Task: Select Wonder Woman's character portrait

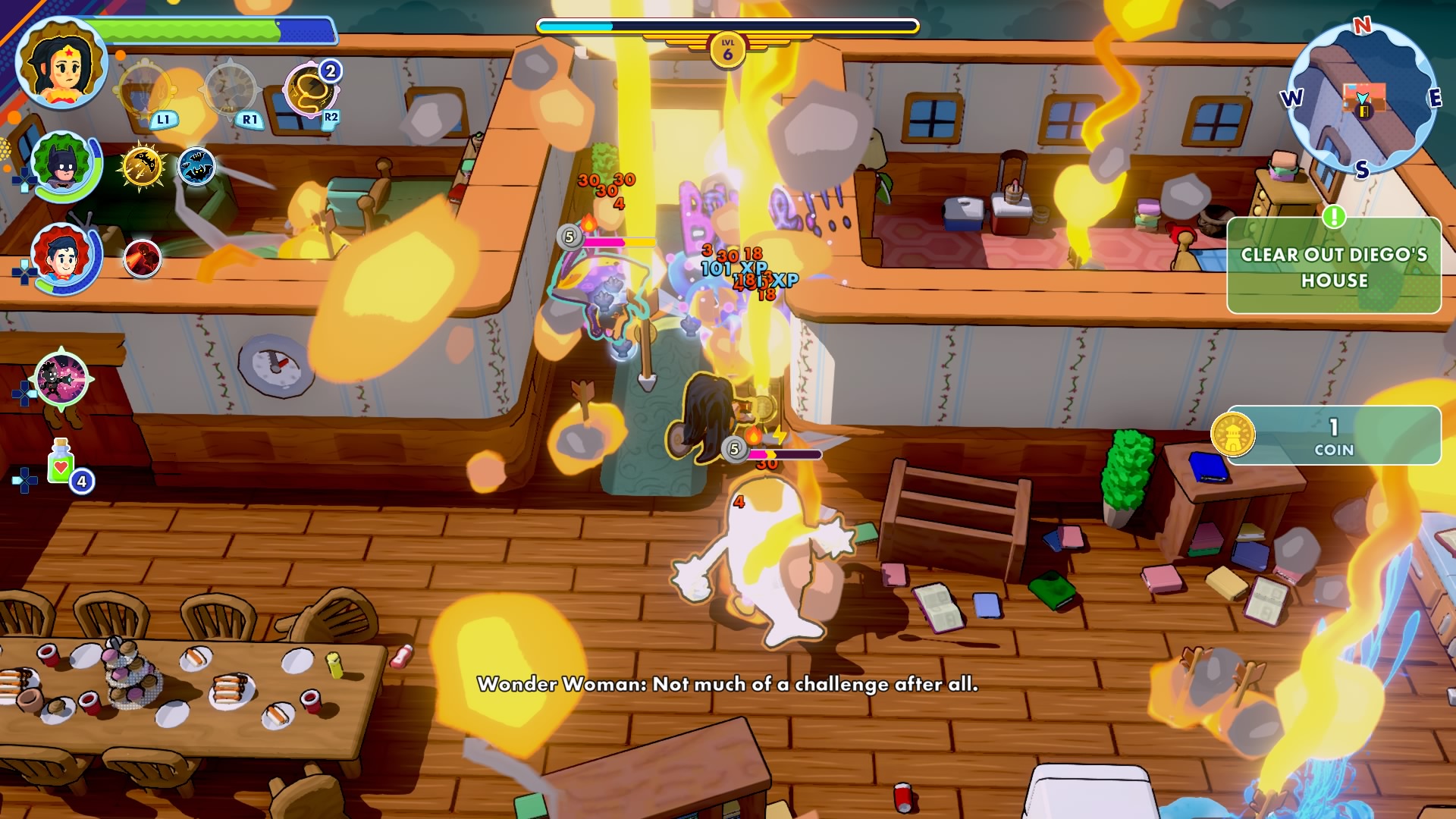Action: [62, 64]
